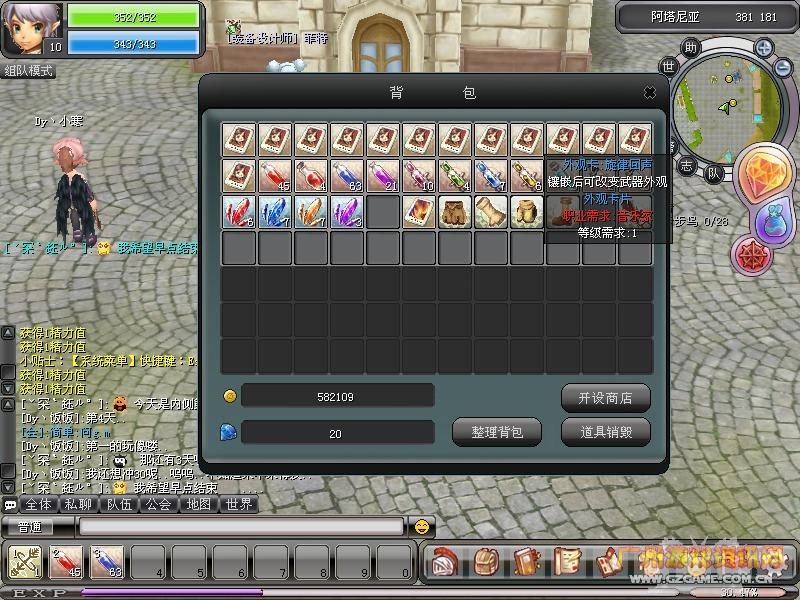The width and height of the screenshot is (800, 600).
Task: Select the blue potion stack of 63 in backpack
Action: pos(347,176)
